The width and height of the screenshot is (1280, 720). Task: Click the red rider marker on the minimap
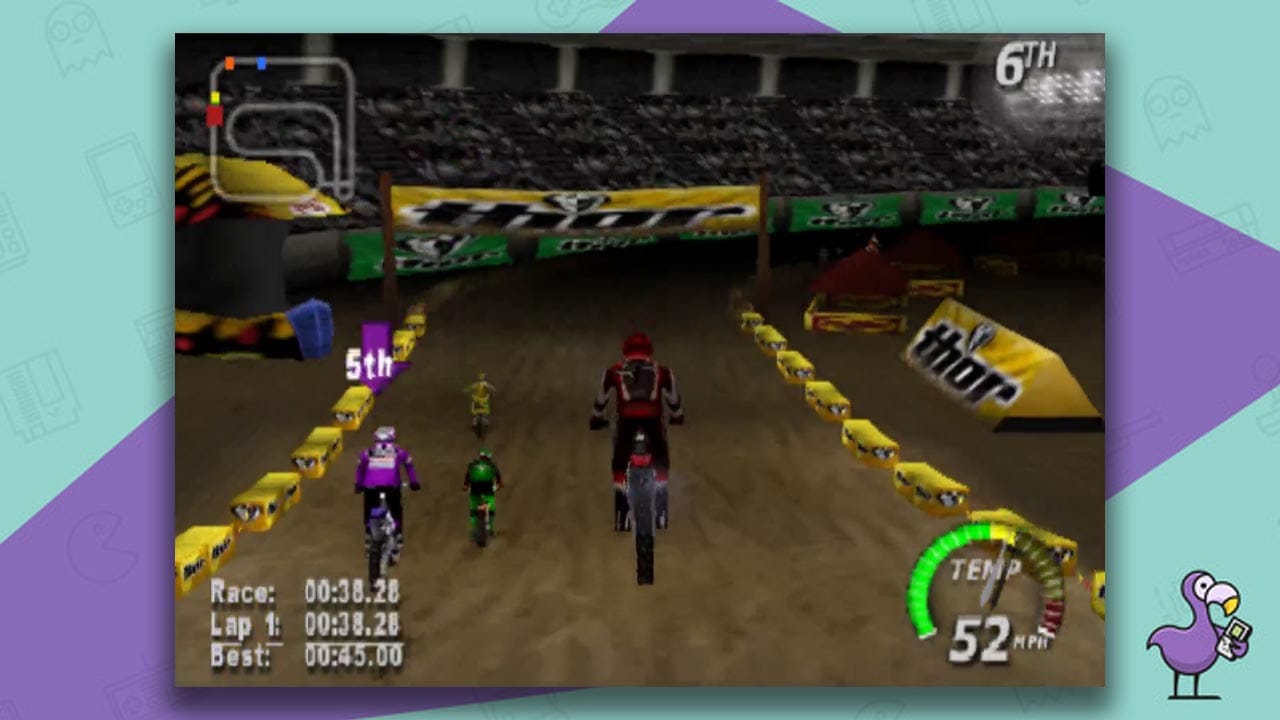[215, 116]
